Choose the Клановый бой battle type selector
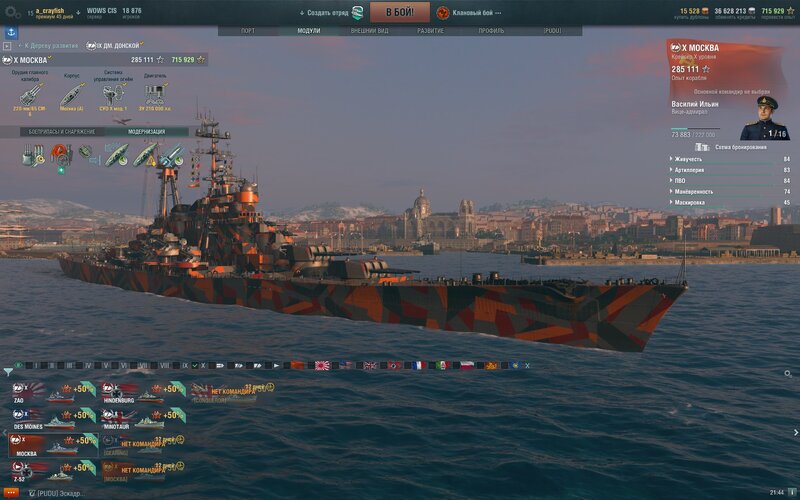The width and height of the screenshot is (800, 500). pos(469,12)
